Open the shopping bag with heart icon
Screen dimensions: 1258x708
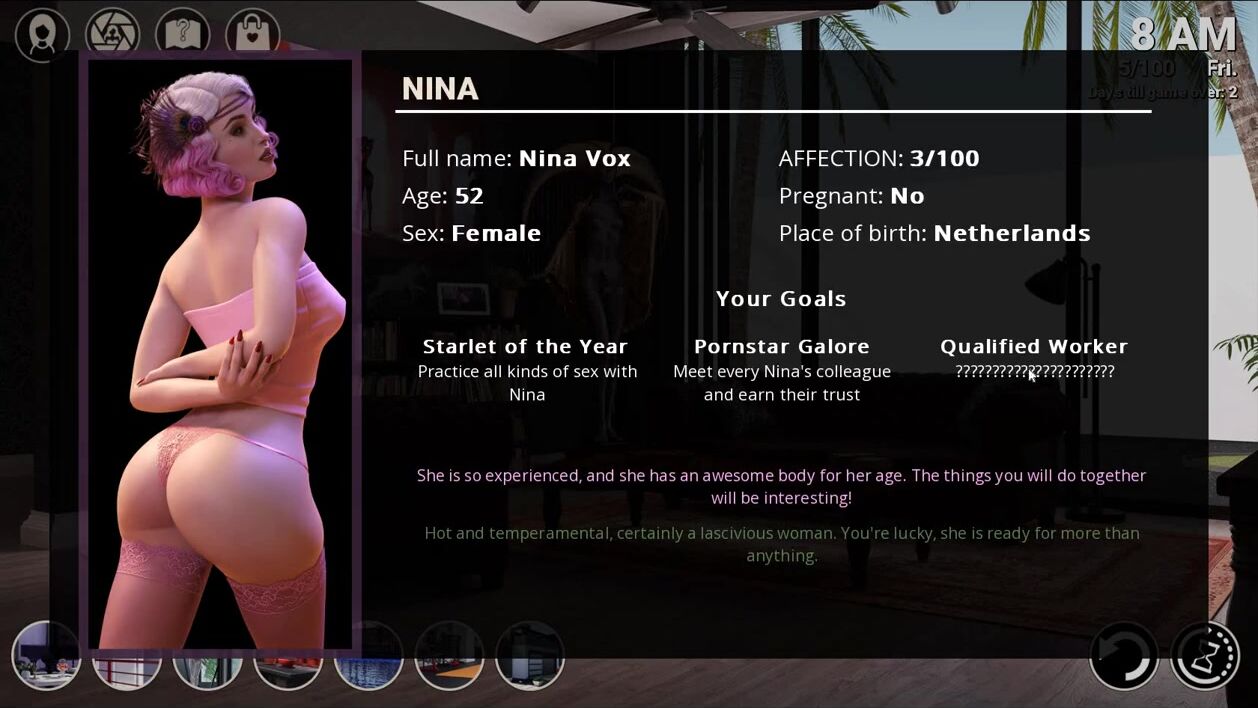252,34
